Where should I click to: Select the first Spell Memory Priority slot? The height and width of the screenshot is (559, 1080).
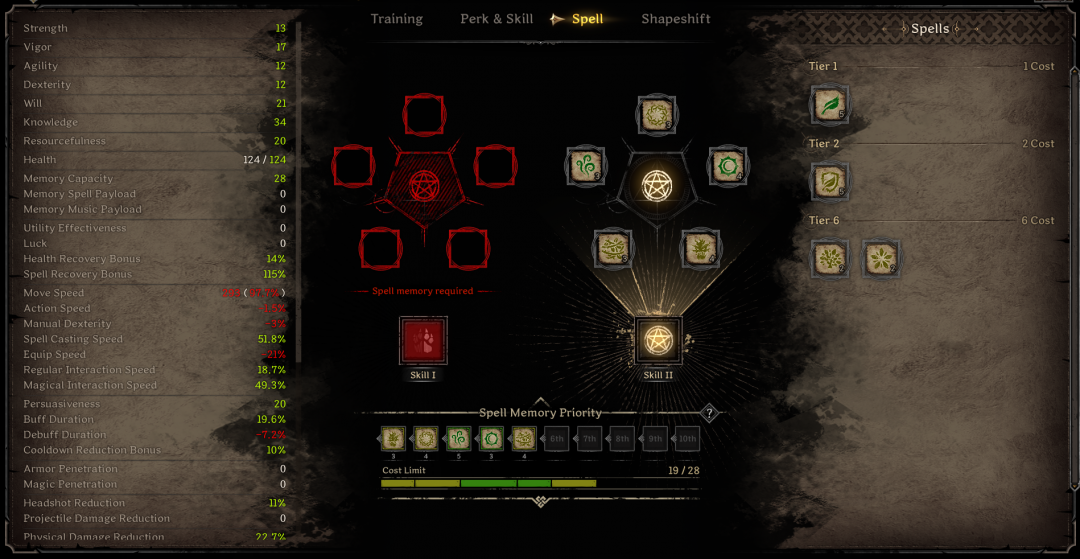(x=392, y=438)
